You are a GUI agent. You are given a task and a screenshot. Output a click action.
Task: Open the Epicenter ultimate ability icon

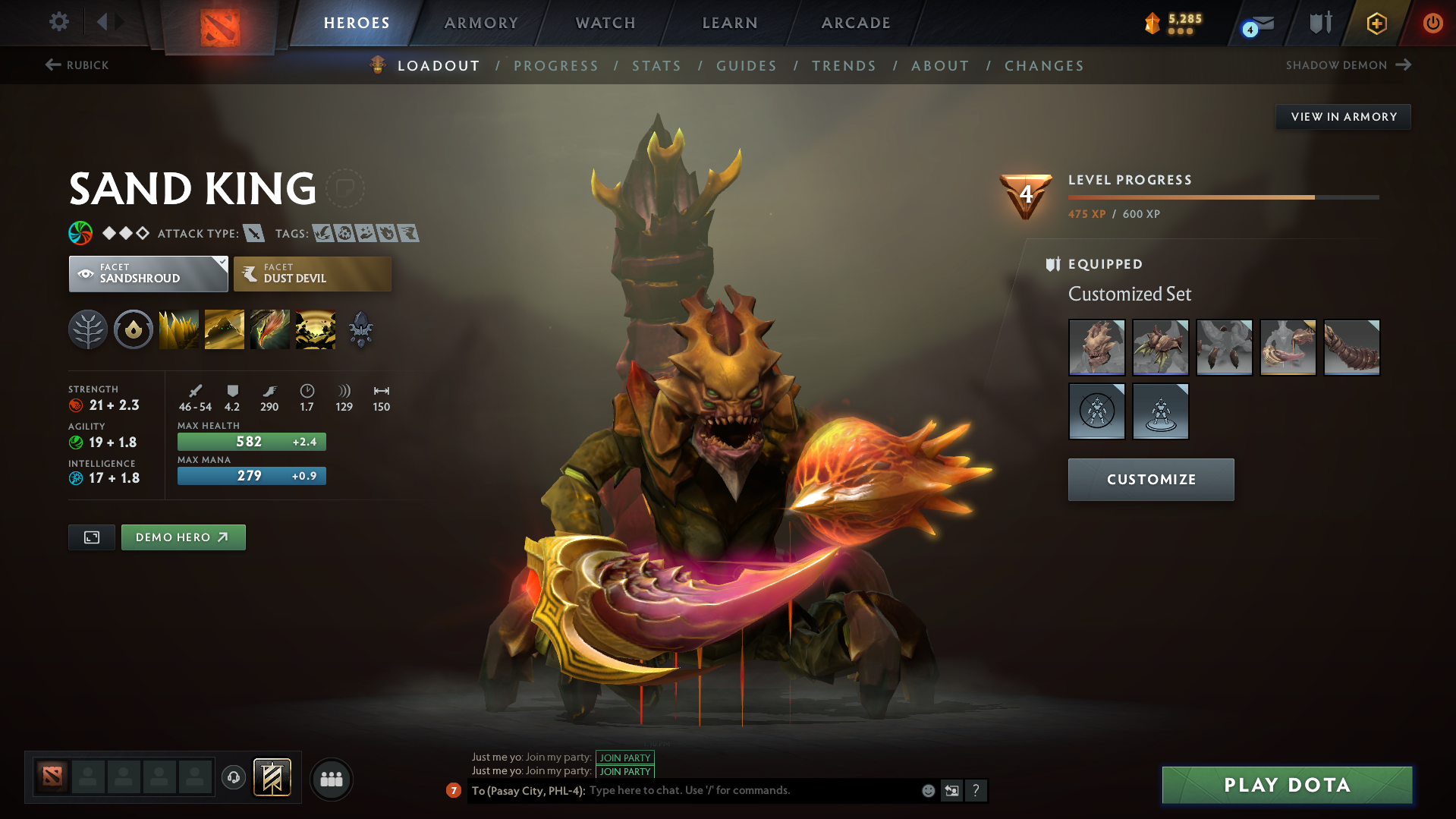point(315,329)
